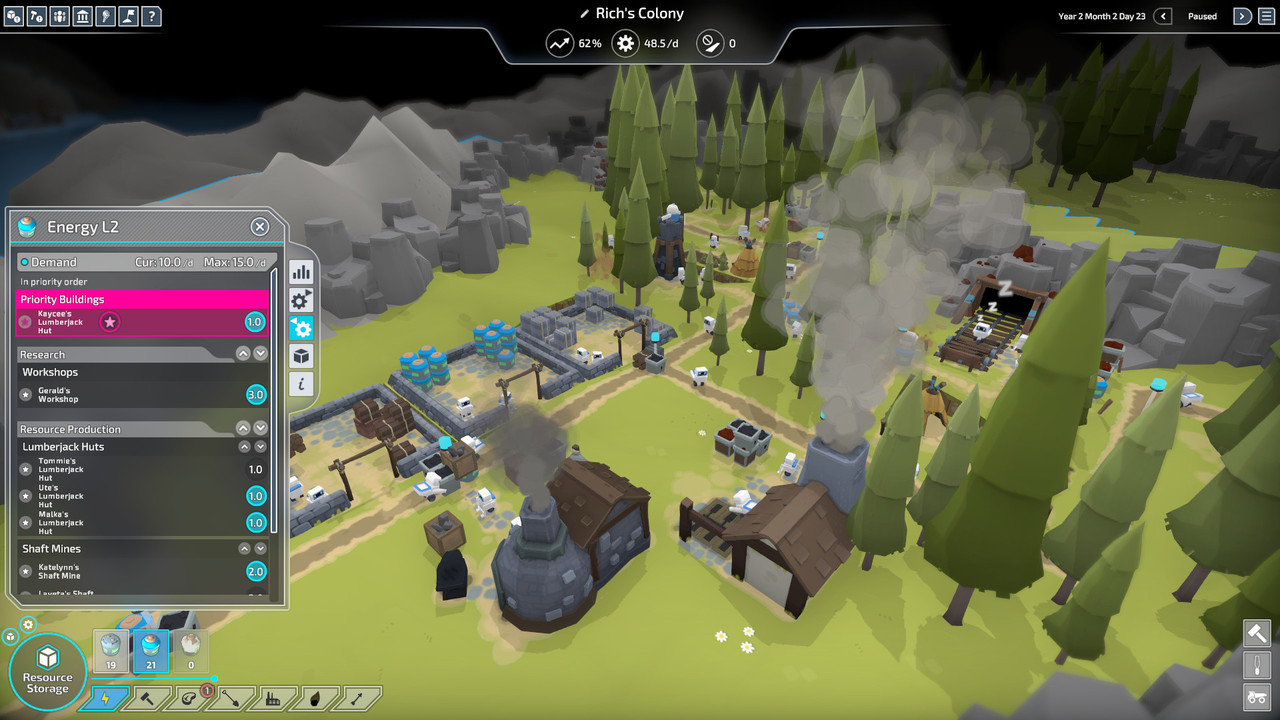Close the Energy L2 panel
This screenshot has height=720, width=1280.
(x=260, y=227)
